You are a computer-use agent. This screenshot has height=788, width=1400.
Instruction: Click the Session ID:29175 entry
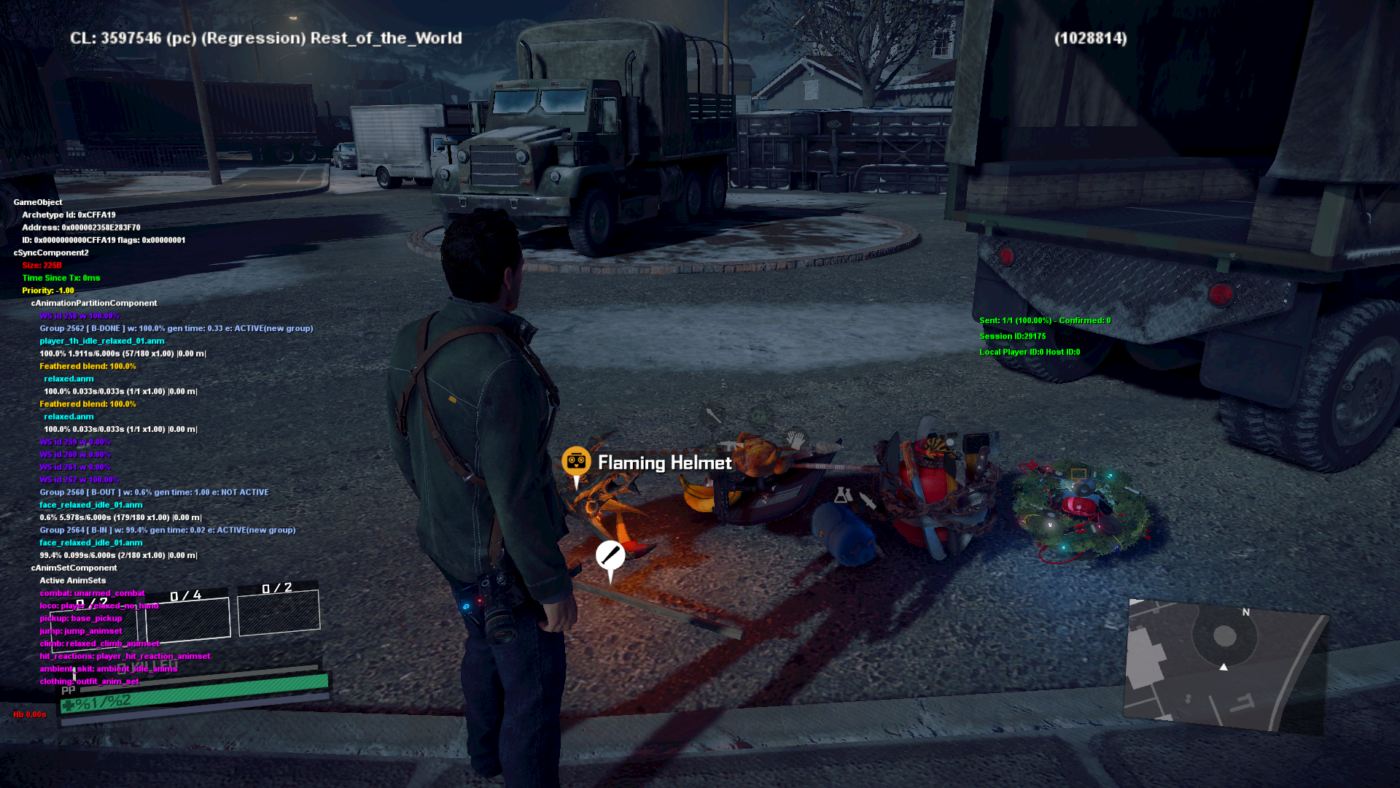[1015, 335]
